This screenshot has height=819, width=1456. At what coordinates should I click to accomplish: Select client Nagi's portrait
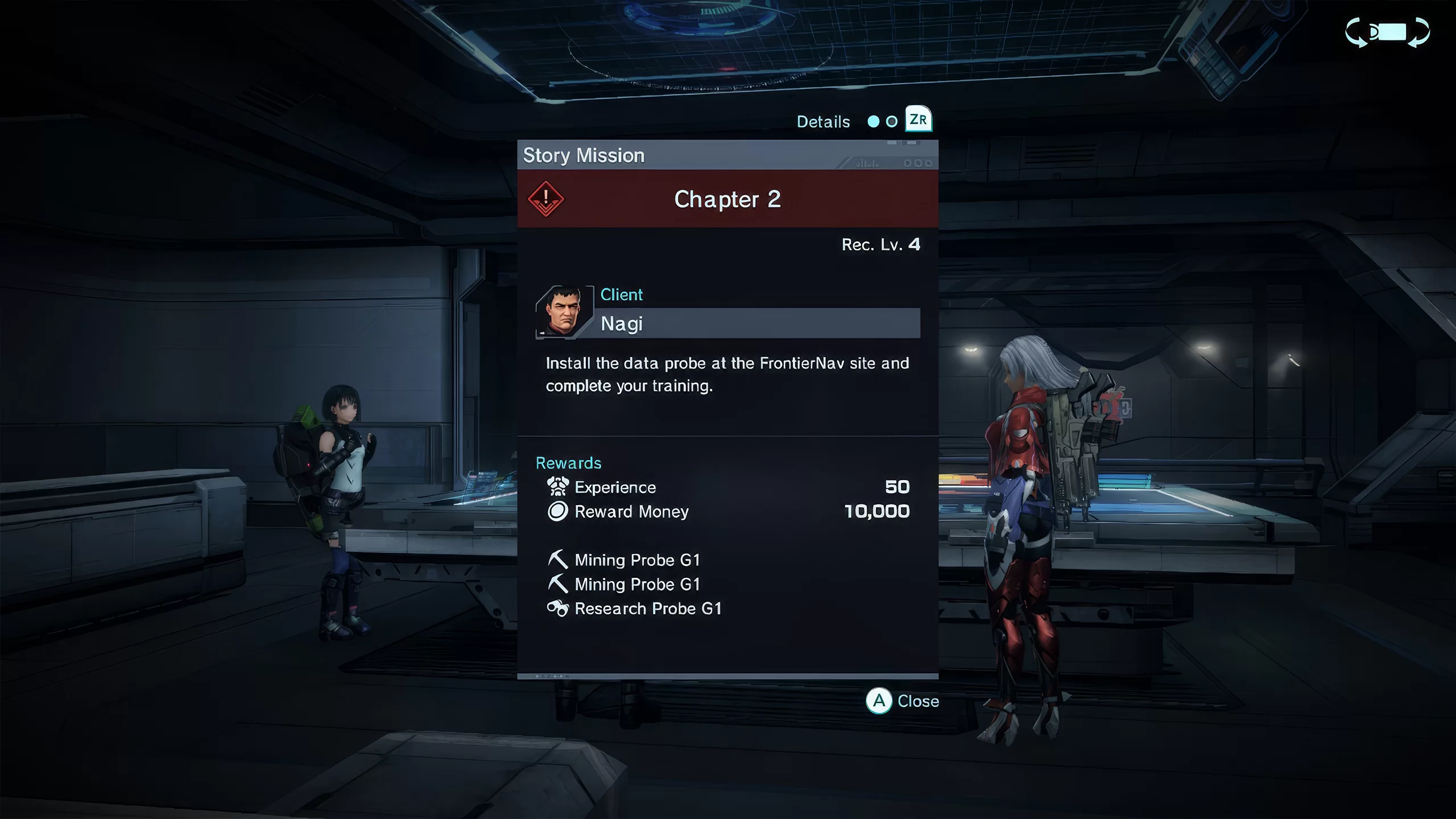(563, 312)
